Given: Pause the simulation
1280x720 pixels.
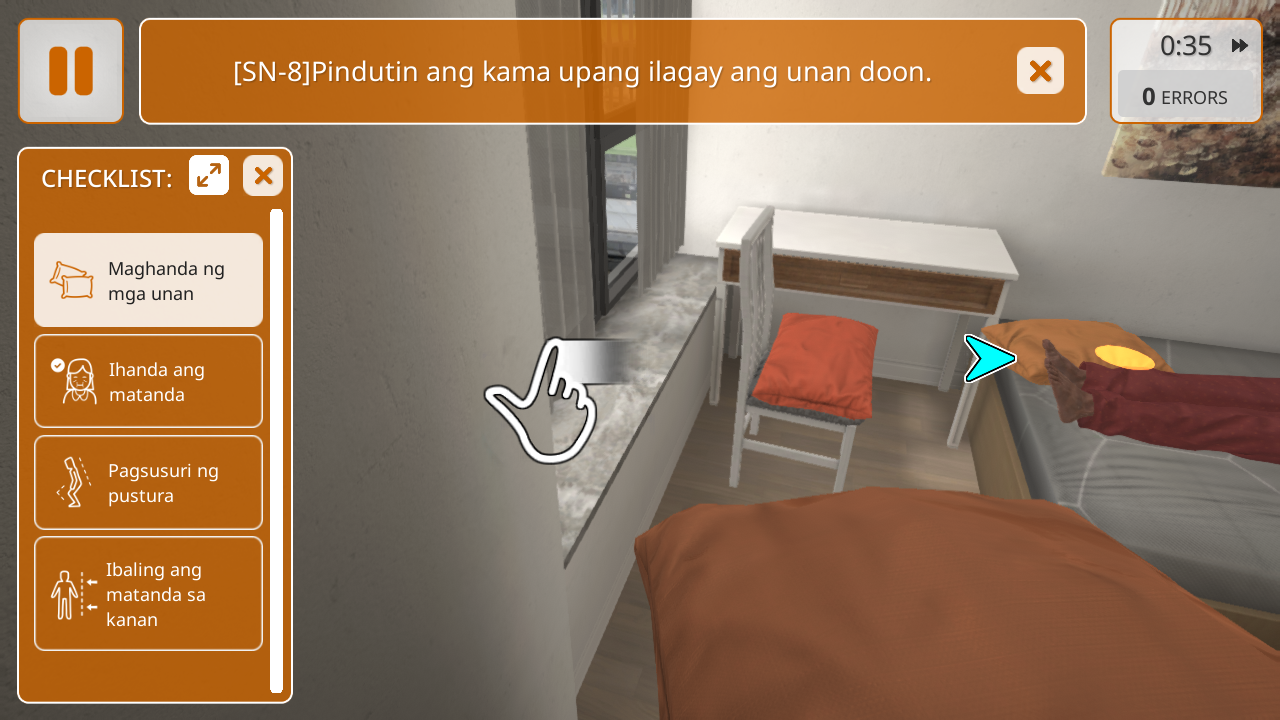Looking at the screenshot, I should [x=71, y=71].
